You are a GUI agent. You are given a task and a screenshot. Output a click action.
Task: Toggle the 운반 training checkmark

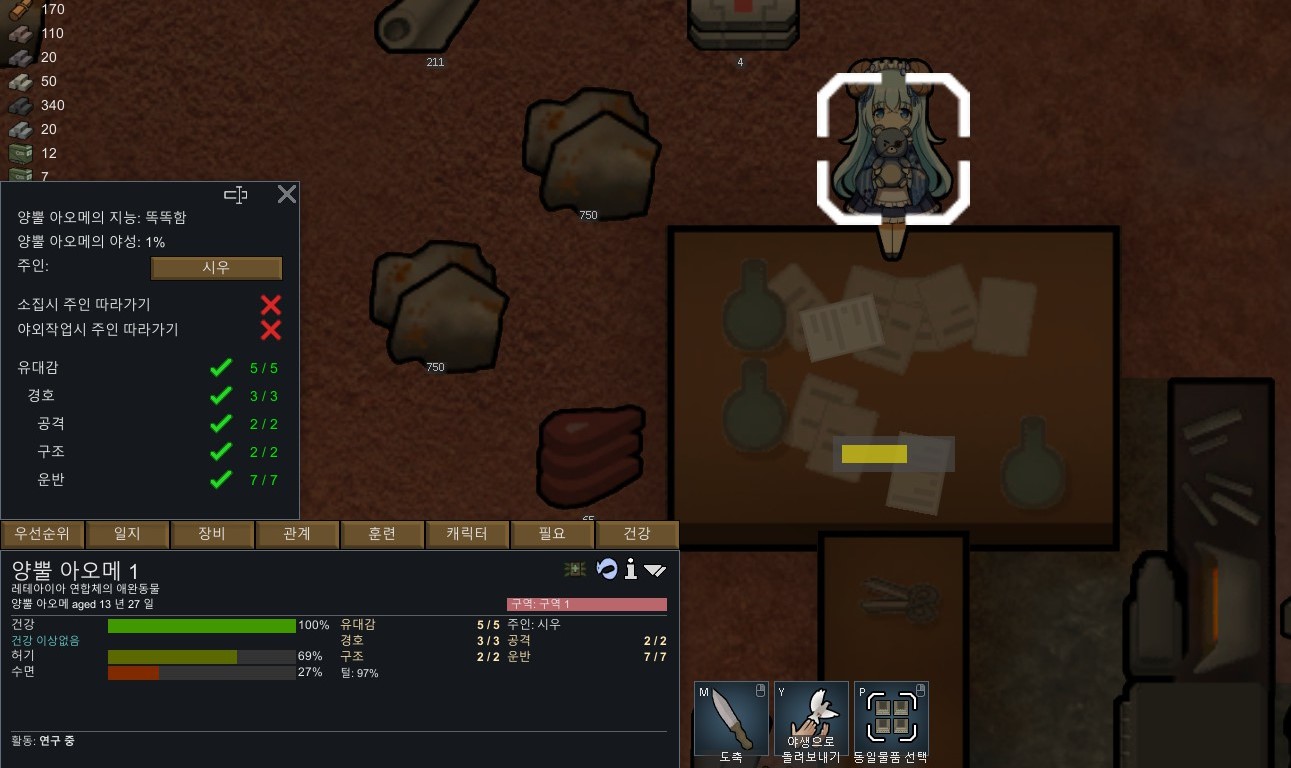[x=221, y=480]
